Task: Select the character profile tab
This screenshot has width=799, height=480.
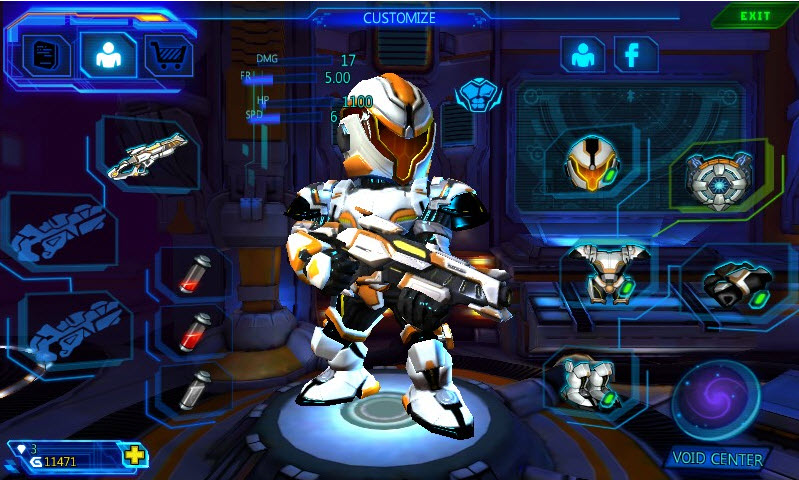Action: point(108,55)
